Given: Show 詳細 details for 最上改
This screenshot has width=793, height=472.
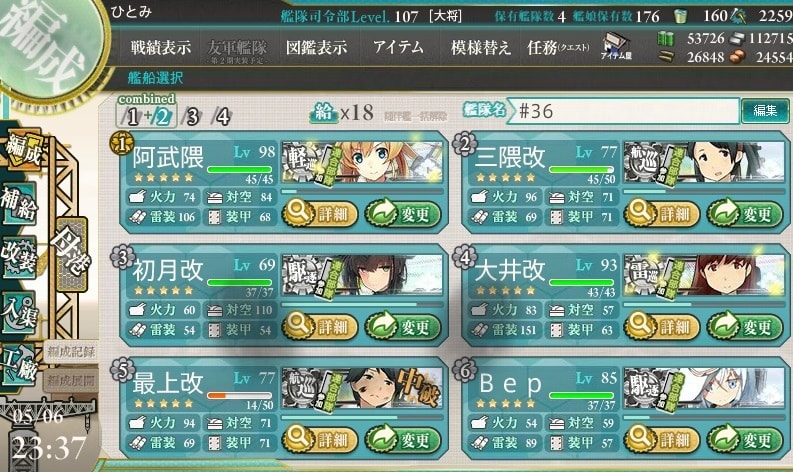Looking at the screenshot, I should click(x=317, y=437).
